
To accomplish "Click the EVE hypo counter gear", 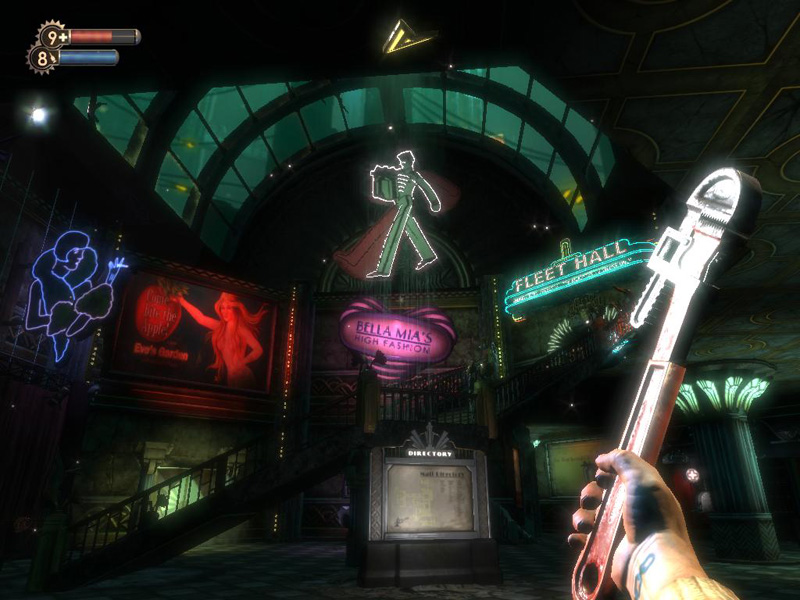I will [43, 58].
